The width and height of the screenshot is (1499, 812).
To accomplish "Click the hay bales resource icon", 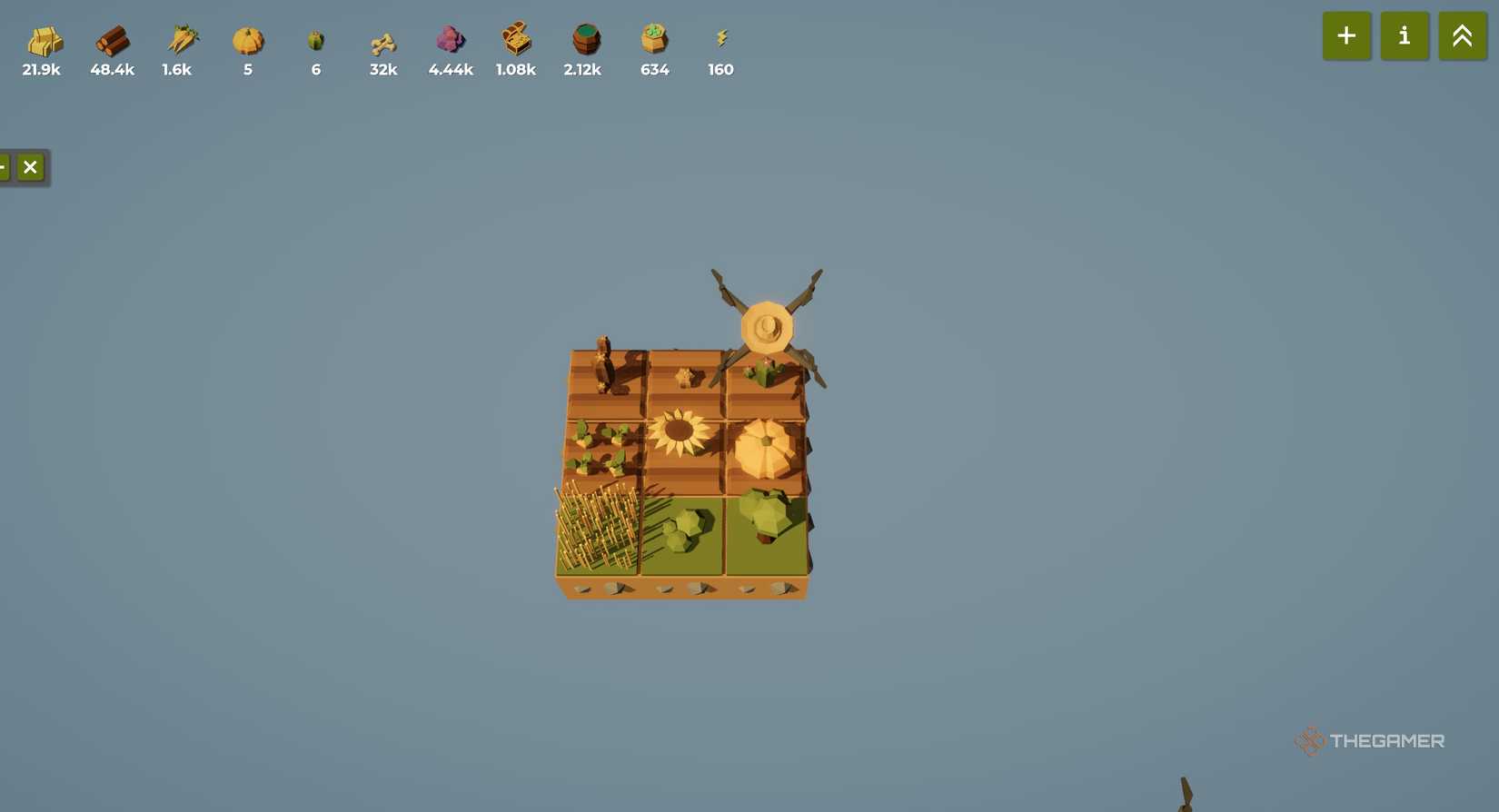I will tap(43, 41).
